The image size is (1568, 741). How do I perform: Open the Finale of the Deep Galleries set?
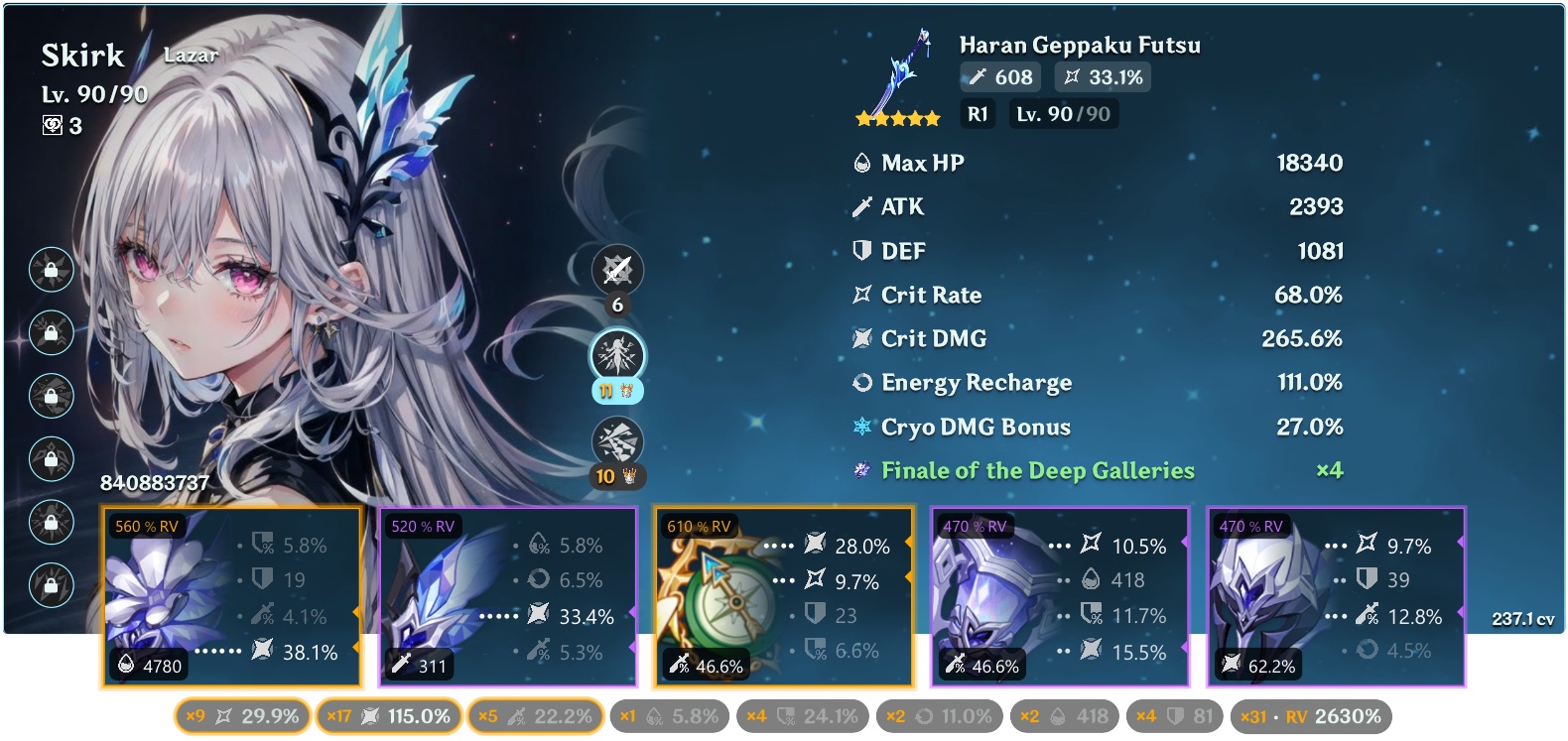click(1036, 470)
